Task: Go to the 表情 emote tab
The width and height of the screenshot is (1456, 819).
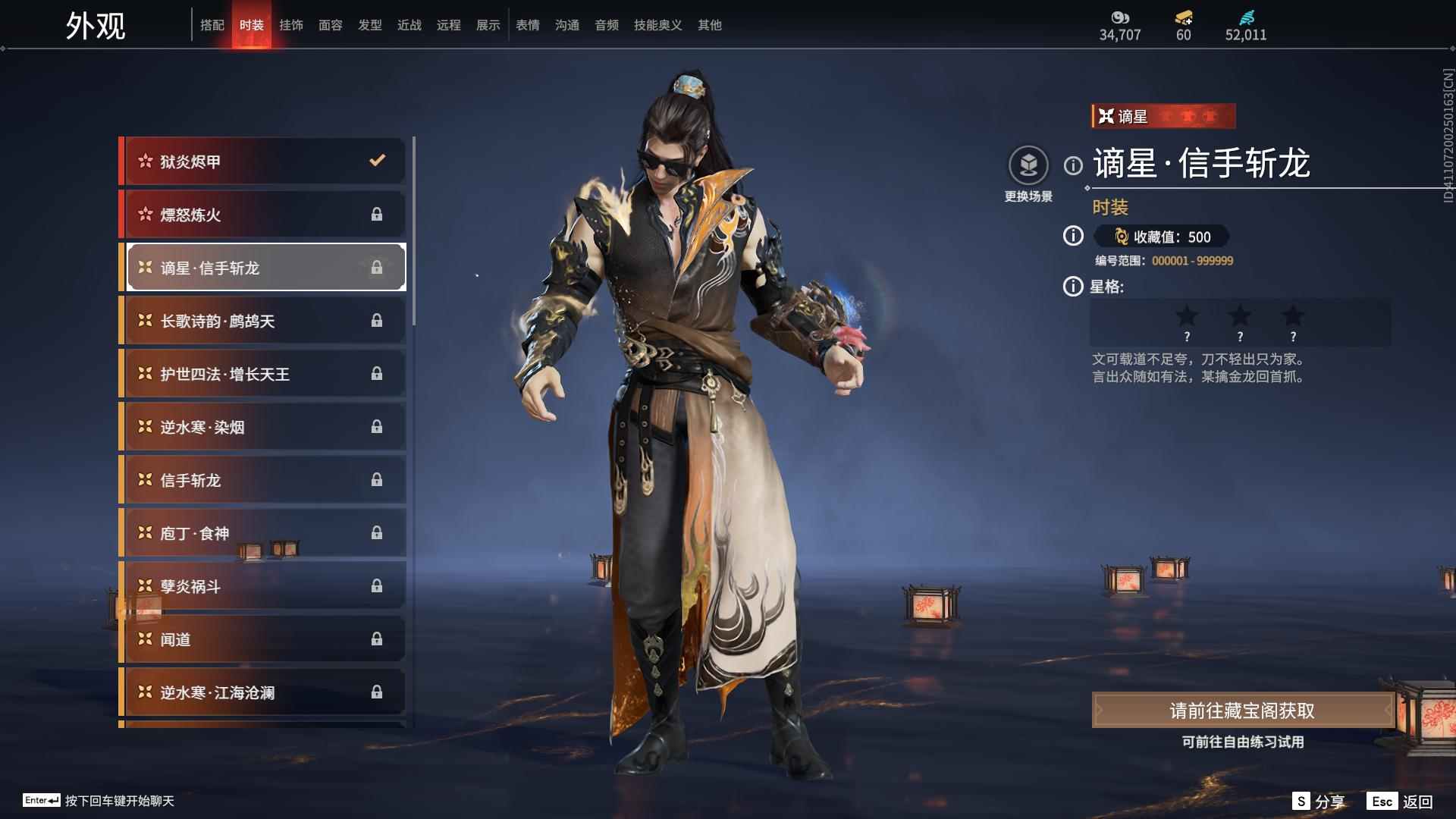Action: click(528, 25)
